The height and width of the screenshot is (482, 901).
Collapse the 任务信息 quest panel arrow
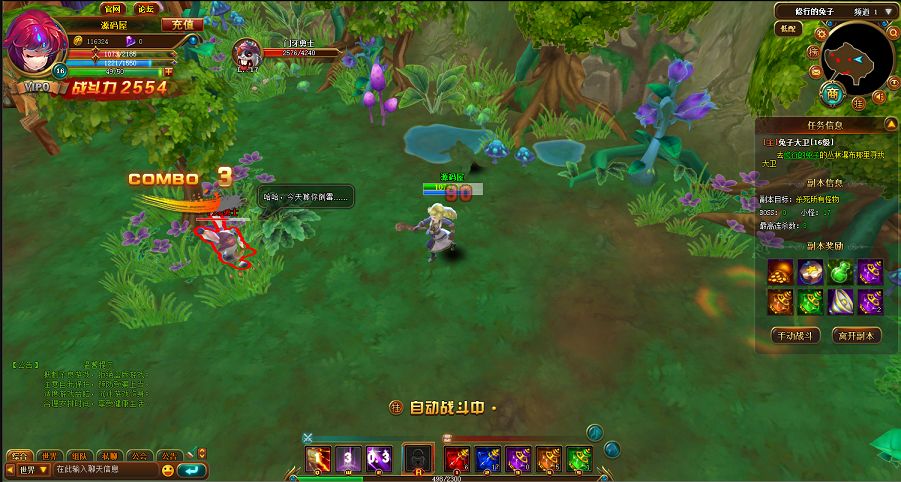[890, 125]
